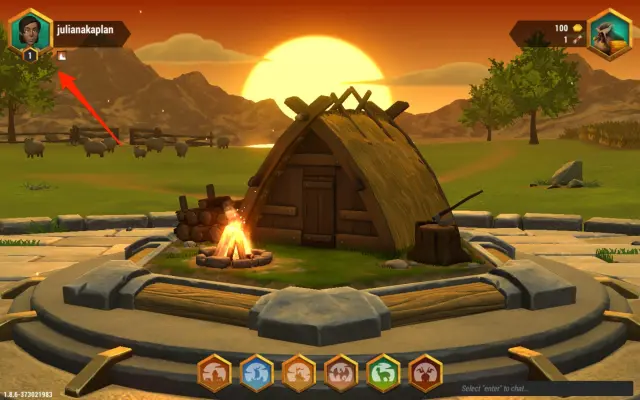Open the julianakaplan player portrait
Screen dimensions: 640x400
coord(30,30)
